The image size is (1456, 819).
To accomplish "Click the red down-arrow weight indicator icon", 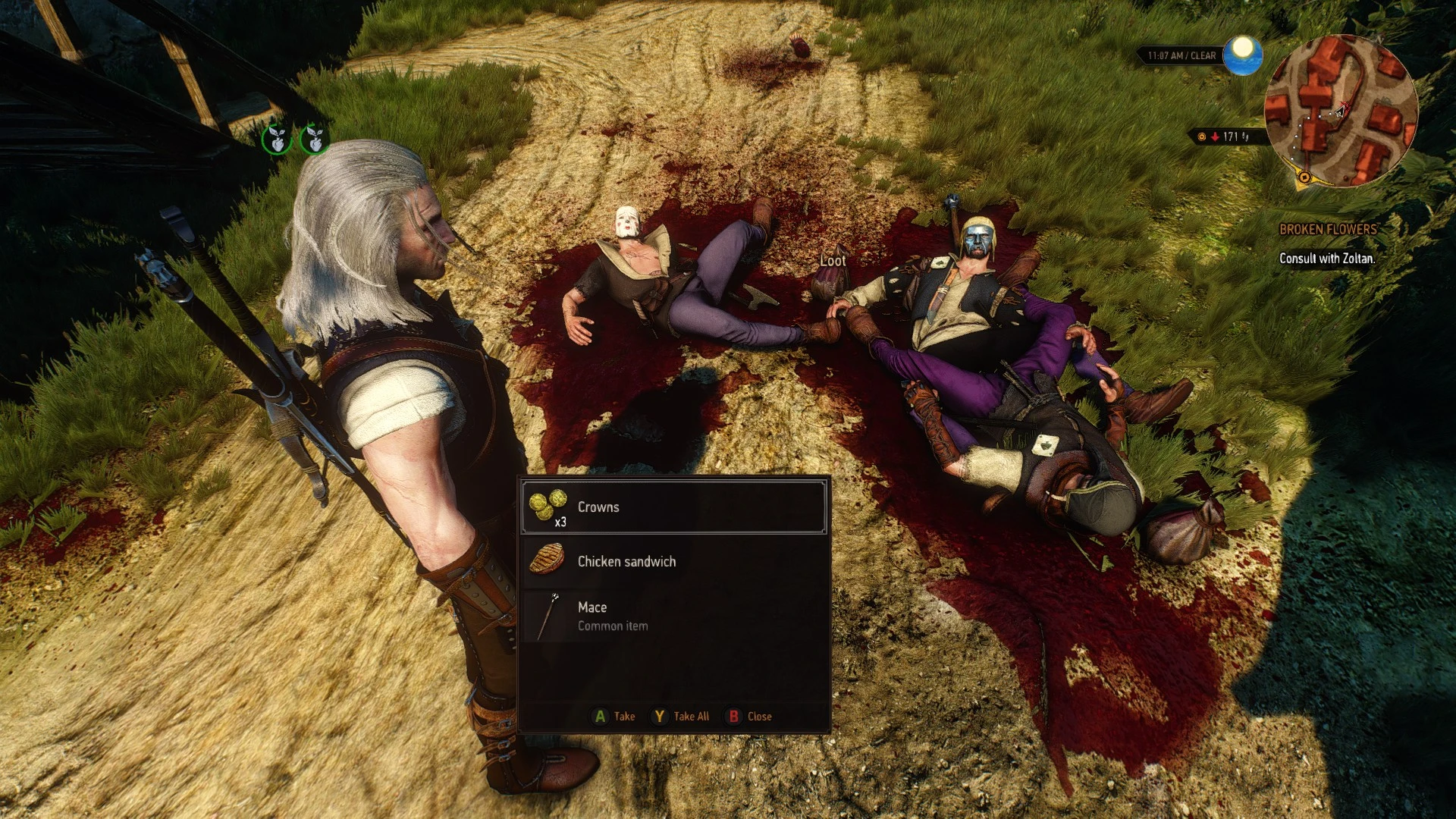I will [x=1215, y=137].
